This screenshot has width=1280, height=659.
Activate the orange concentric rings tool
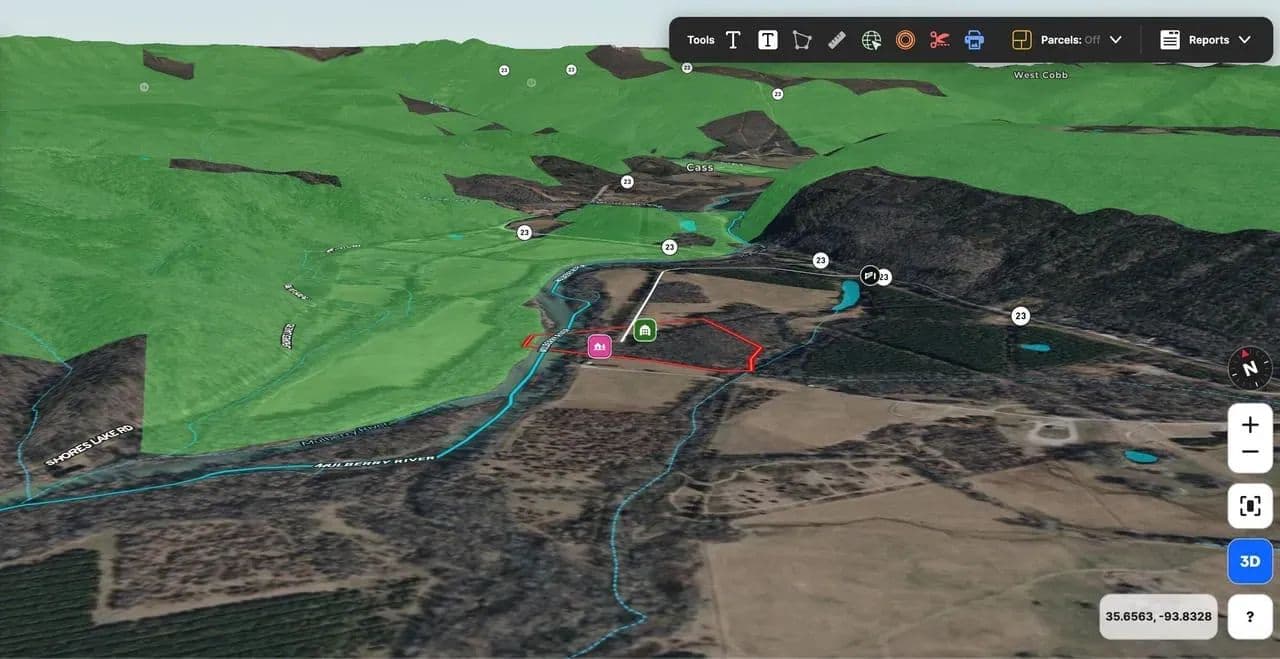(905, 40)
